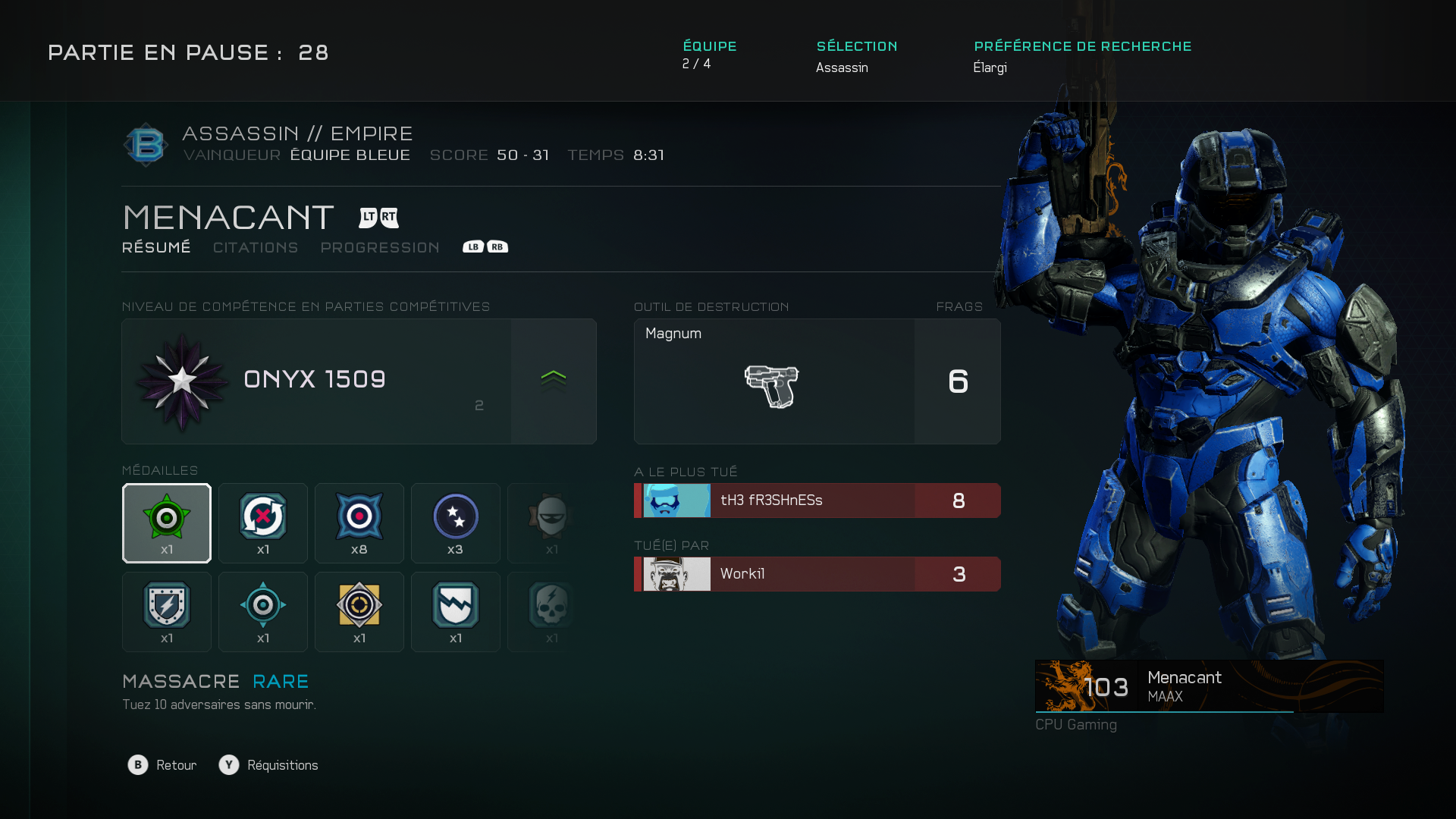
Task: Select the gold diamond reticle medal
Action: pos(359,612)
